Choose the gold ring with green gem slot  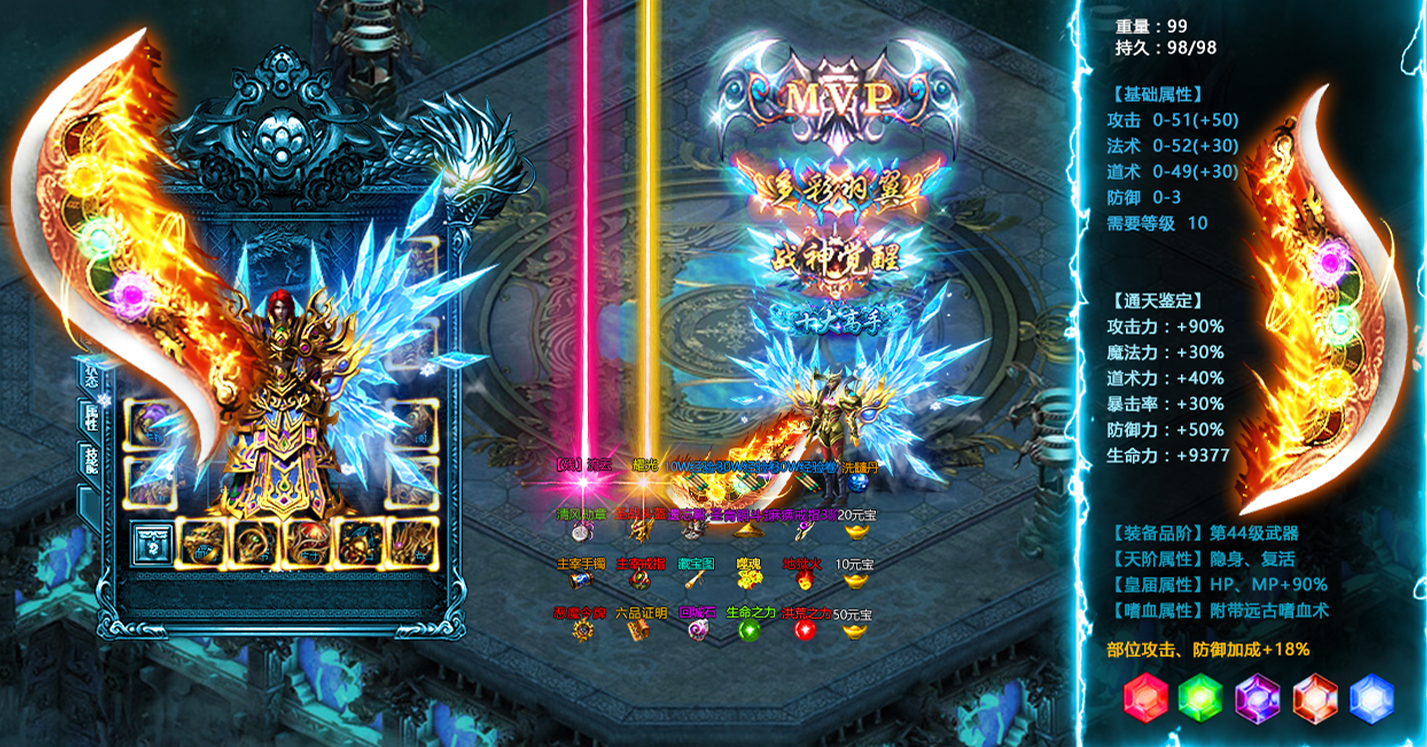click(254, 544)
